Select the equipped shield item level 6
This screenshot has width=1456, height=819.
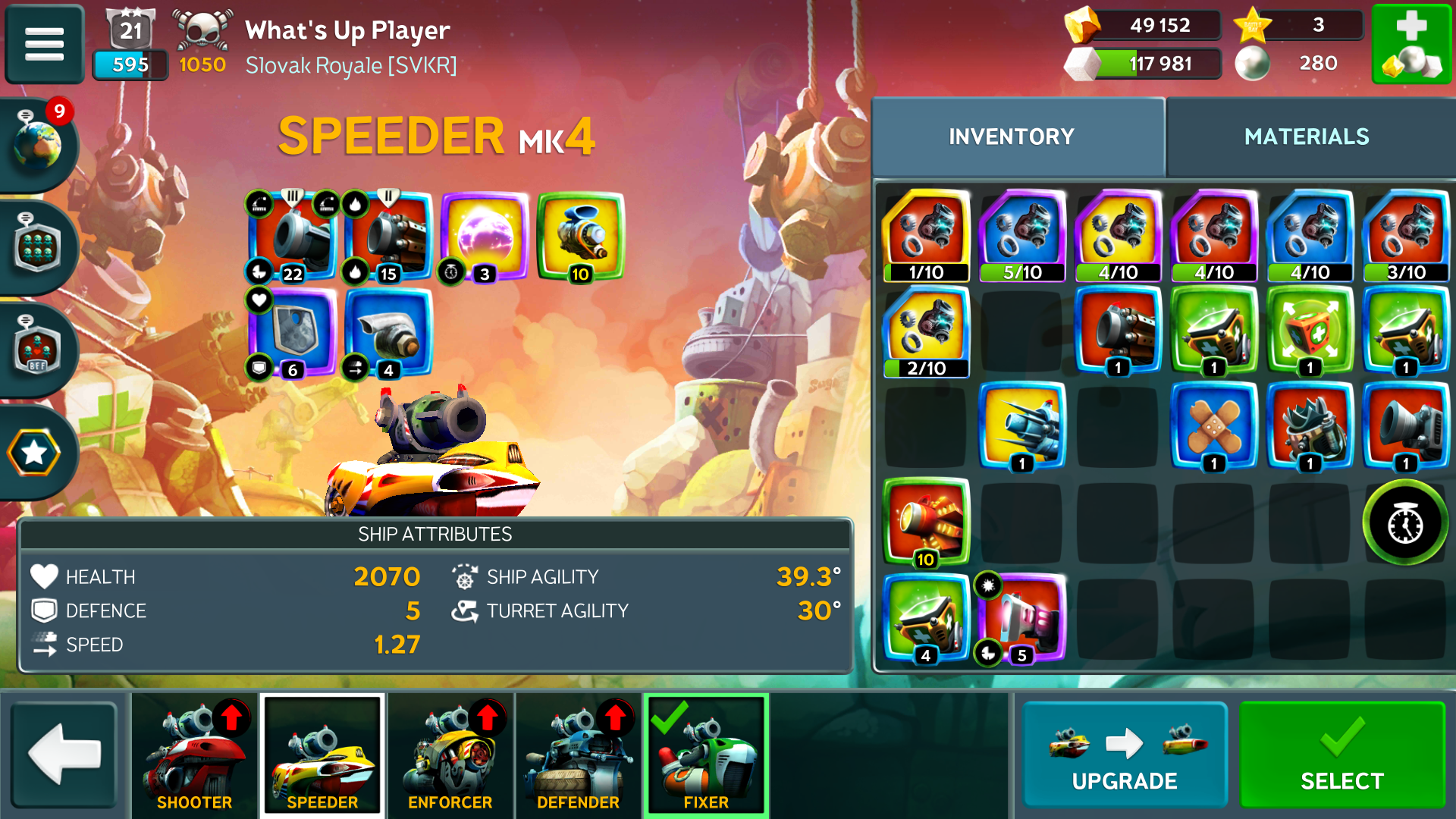pos(293,332)
